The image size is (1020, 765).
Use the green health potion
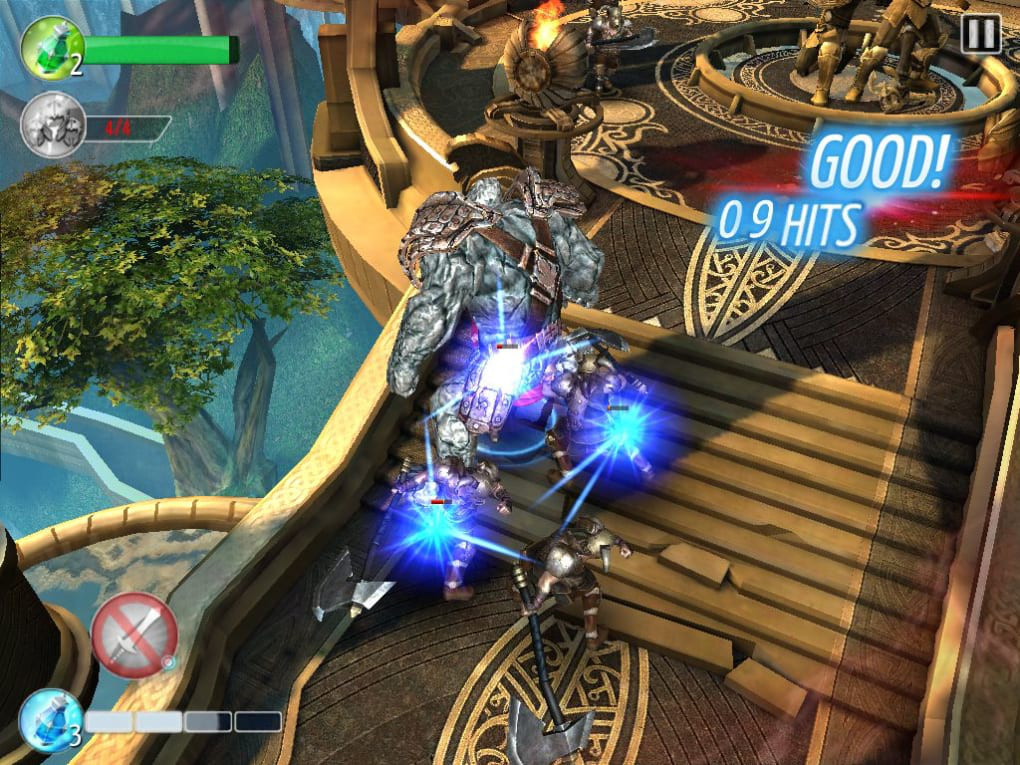coord(50,48)
